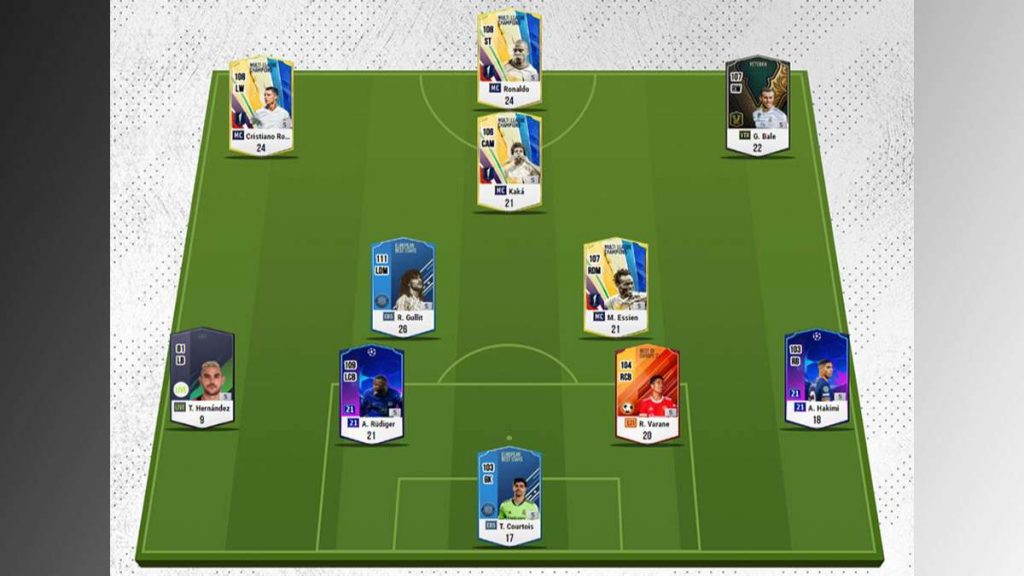Choose the M. Essien midfielder card
Screen dimensions: 1024x576
[x=616, y=286]
